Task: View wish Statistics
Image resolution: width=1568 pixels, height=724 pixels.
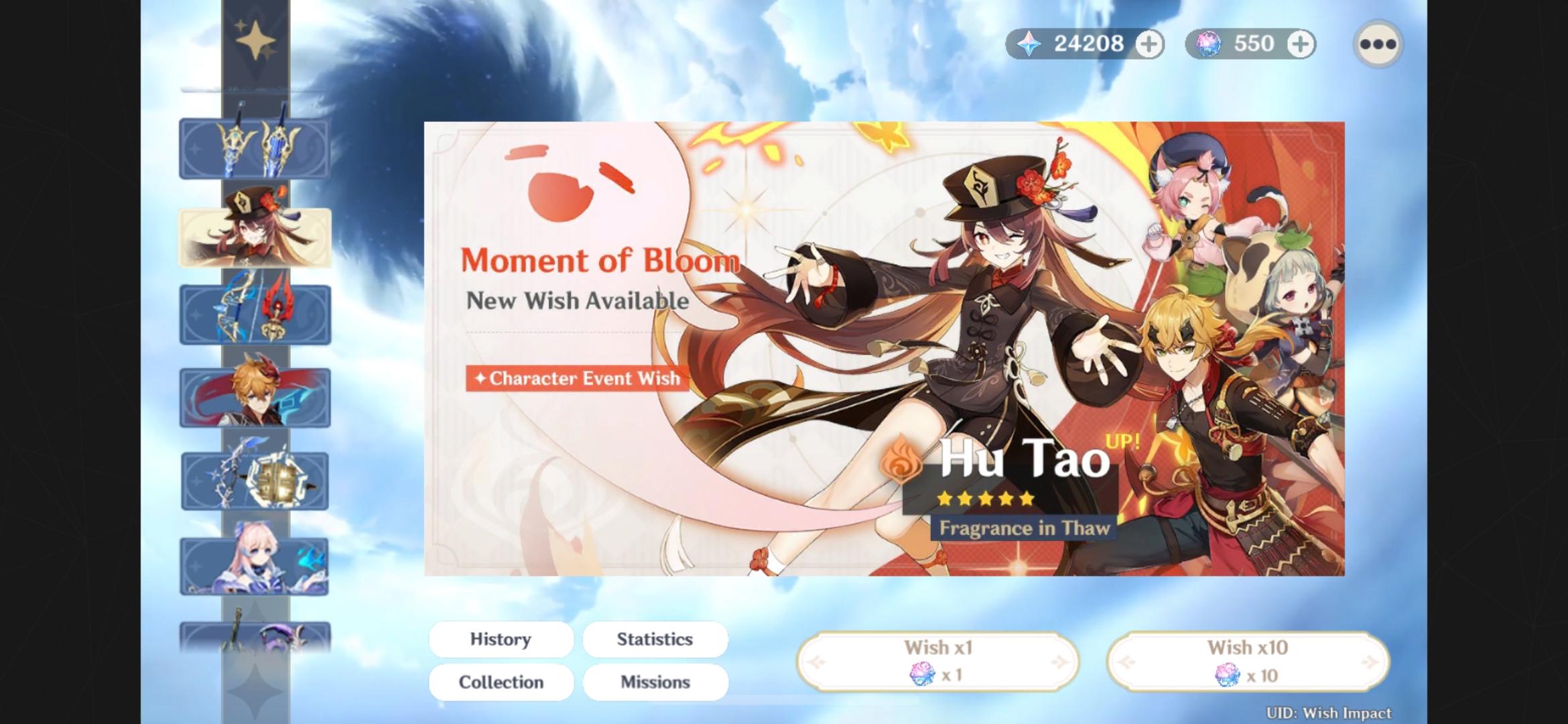Action: [x=655, y=639]
